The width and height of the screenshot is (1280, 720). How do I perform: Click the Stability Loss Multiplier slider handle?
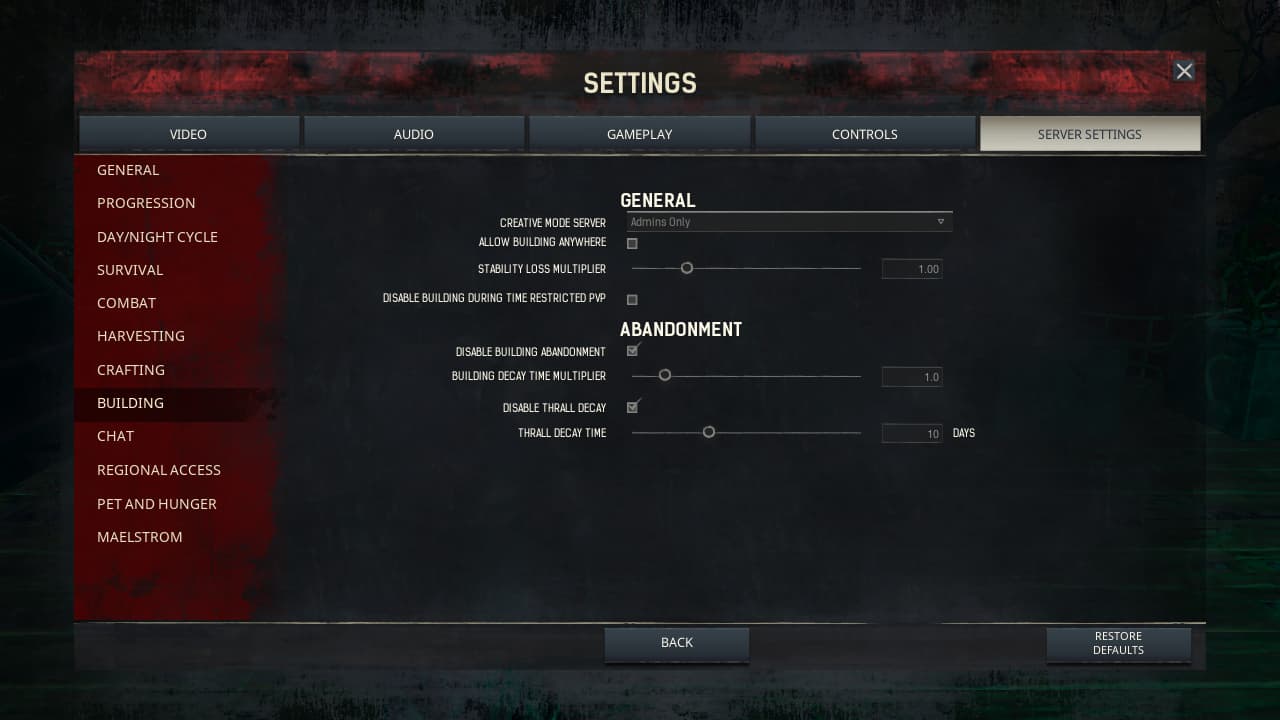(687, 268)
